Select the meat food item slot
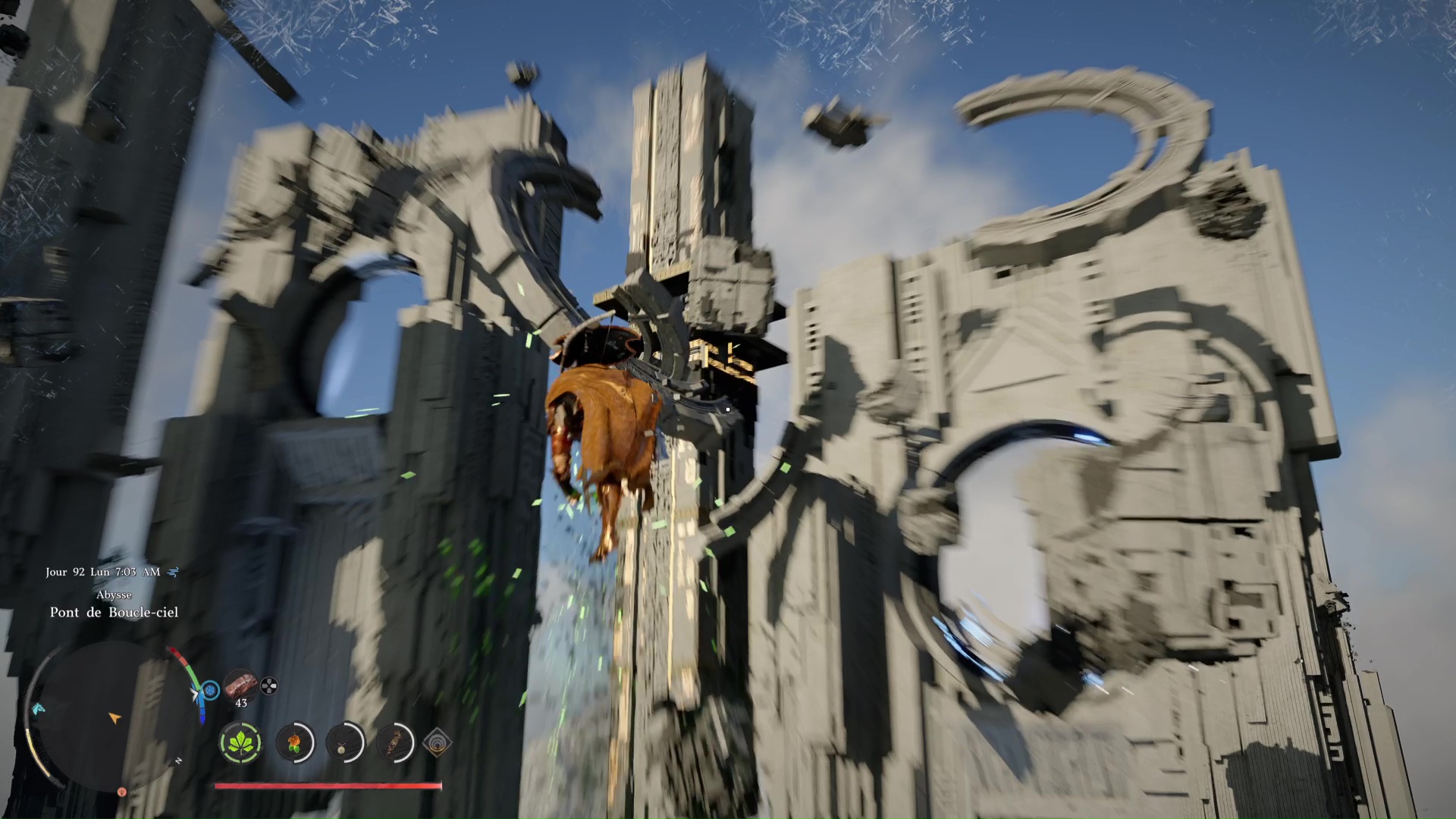Image resolution: width=1456 pixels, height=819 pixels. pyautogui.click(x=240, y=684)
